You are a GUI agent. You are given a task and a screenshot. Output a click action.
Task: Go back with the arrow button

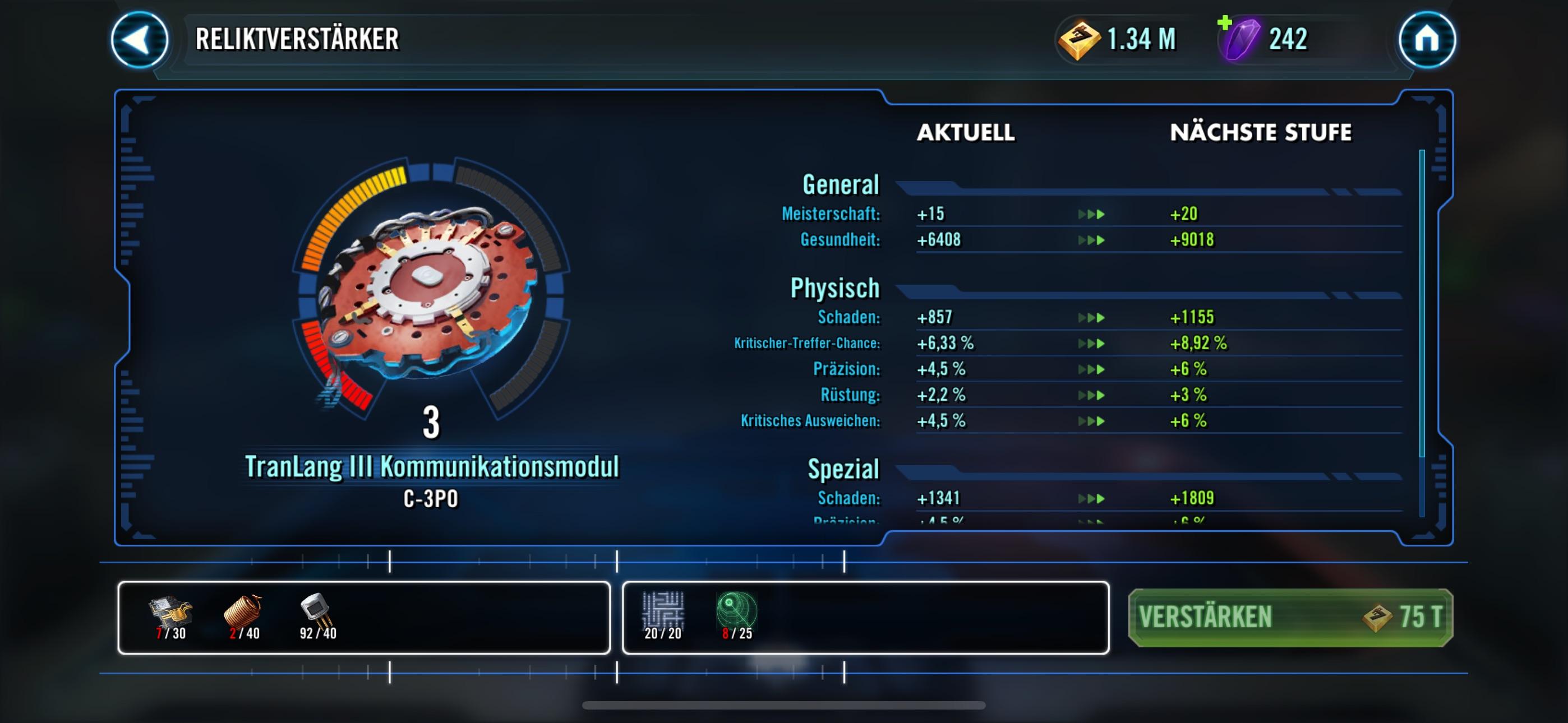click(x=140, y=40)
